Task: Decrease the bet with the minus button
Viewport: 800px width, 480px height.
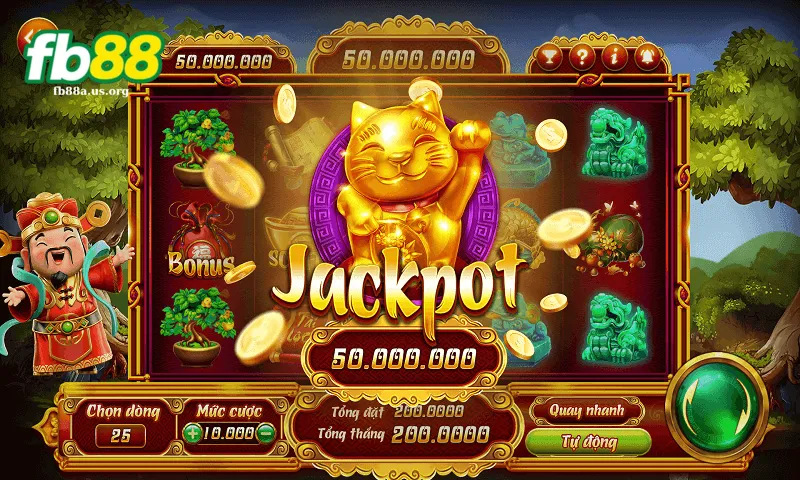Action: (265, 434)
